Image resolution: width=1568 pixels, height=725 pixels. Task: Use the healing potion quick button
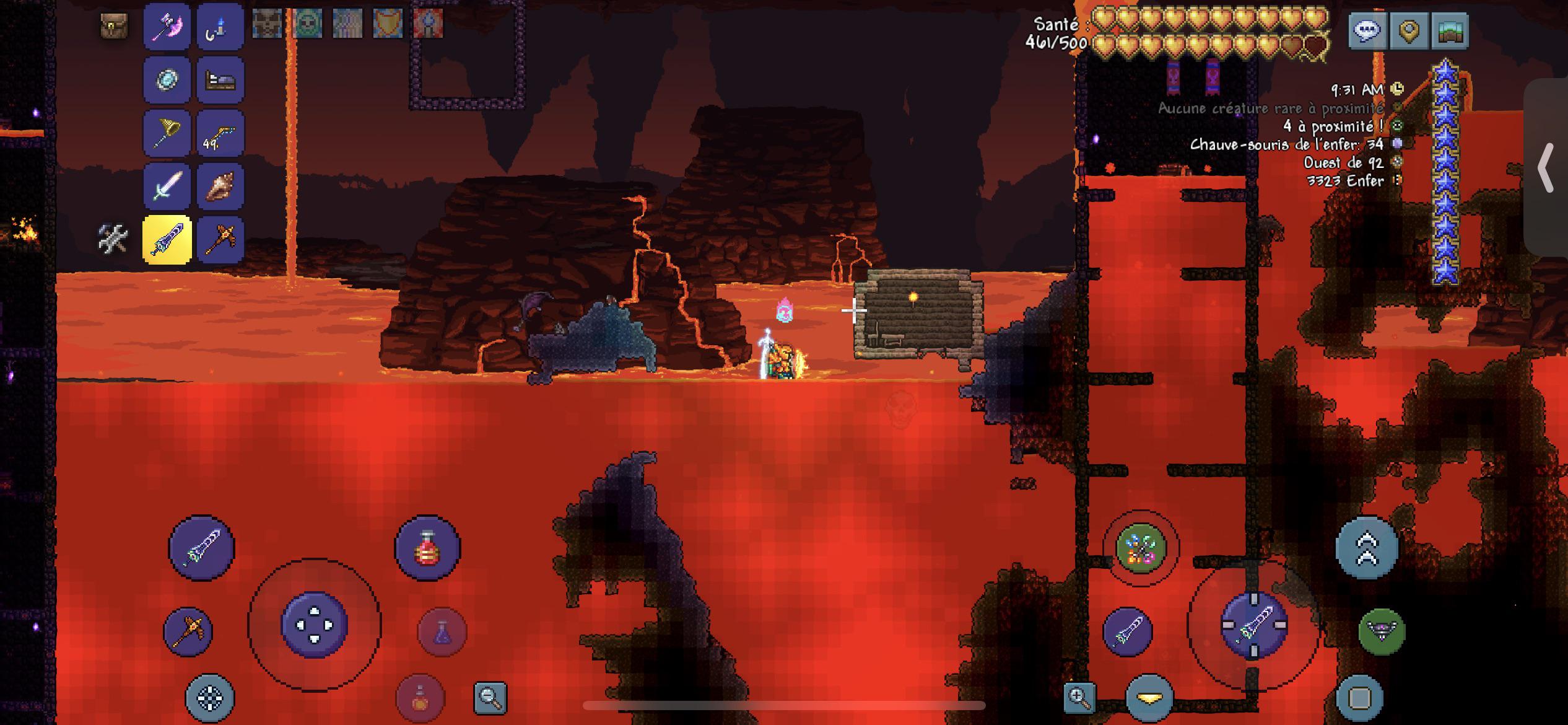(427, 548)
